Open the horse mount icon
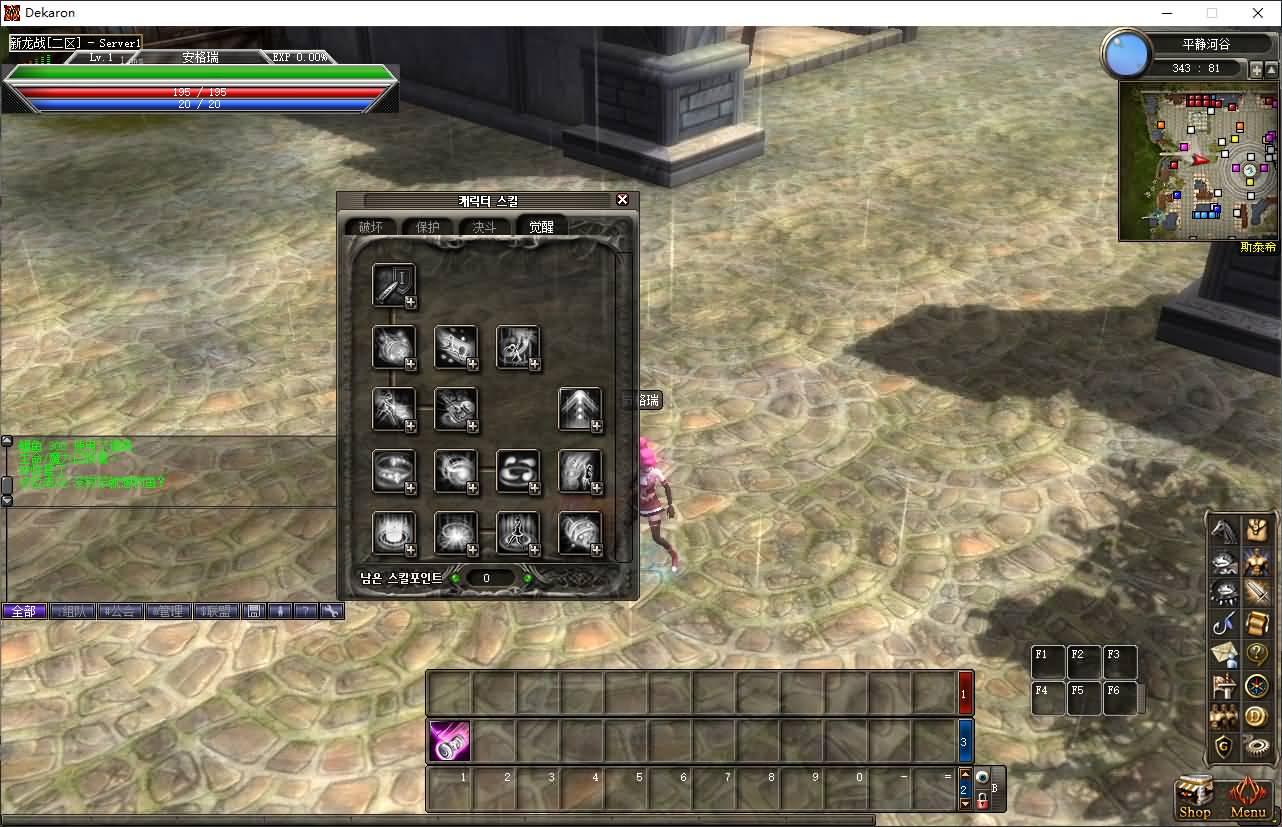 click(1224, 530)
